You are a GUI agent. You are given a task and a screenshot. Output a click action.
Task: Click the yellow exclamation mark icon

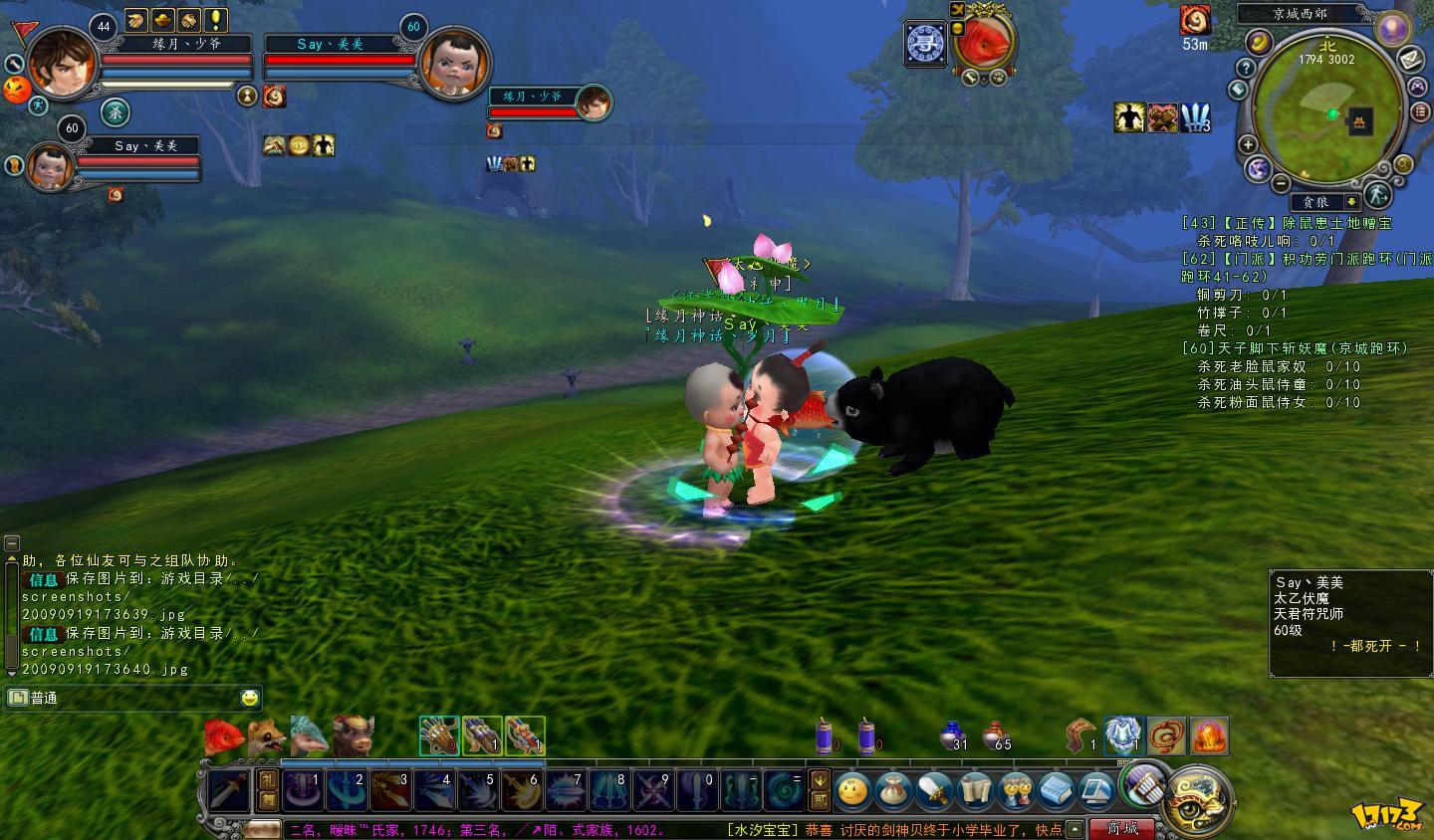coord(216,19)
